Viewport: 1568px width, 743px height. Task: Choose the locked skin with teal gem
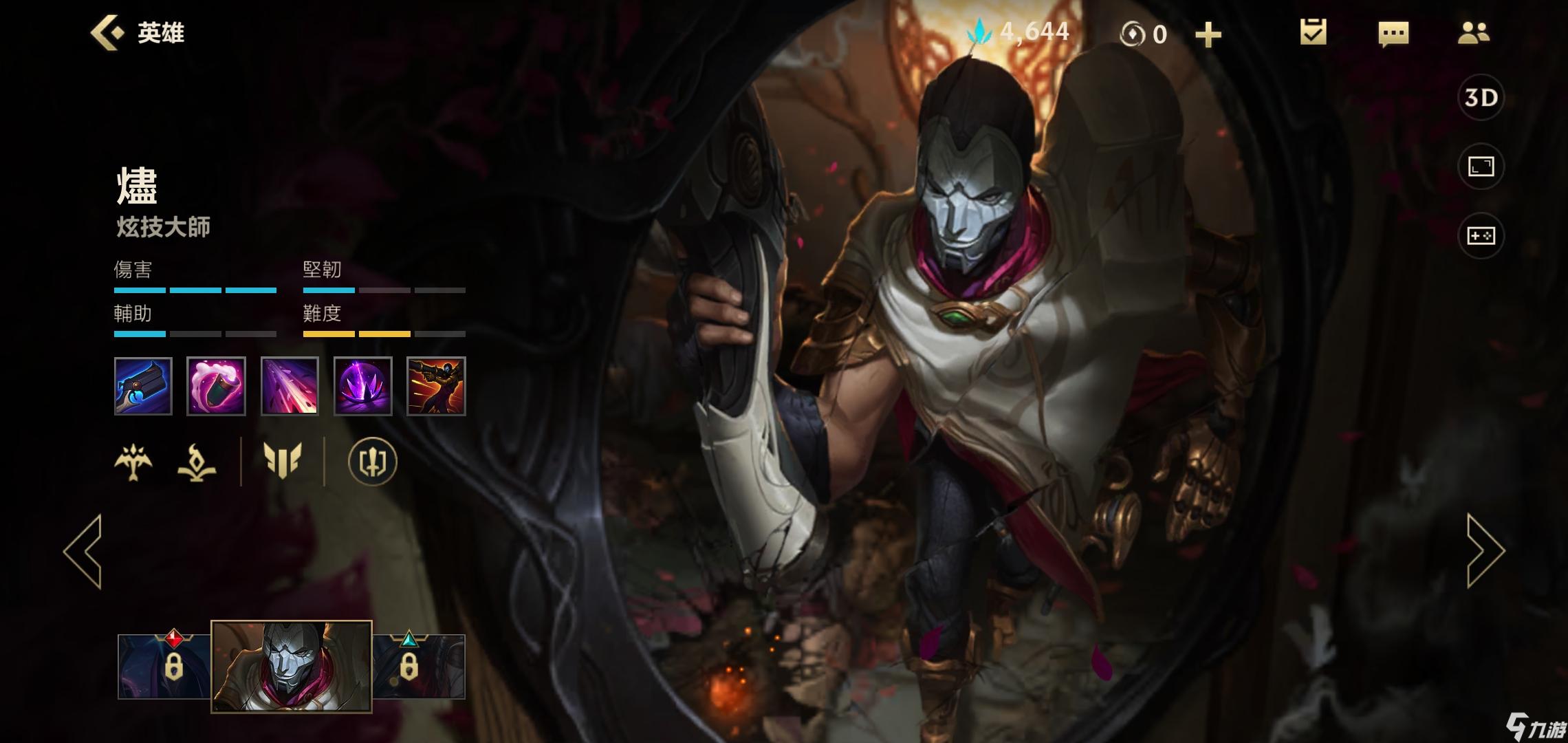[418, 666]
